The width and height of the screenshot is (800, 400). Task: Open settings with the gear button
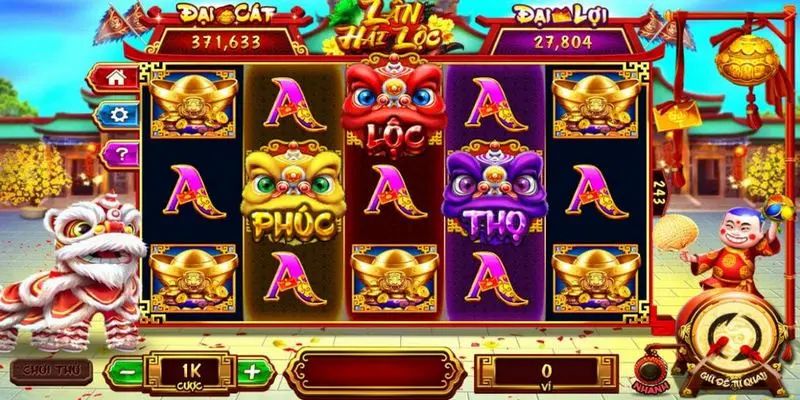tap(116, 115)
